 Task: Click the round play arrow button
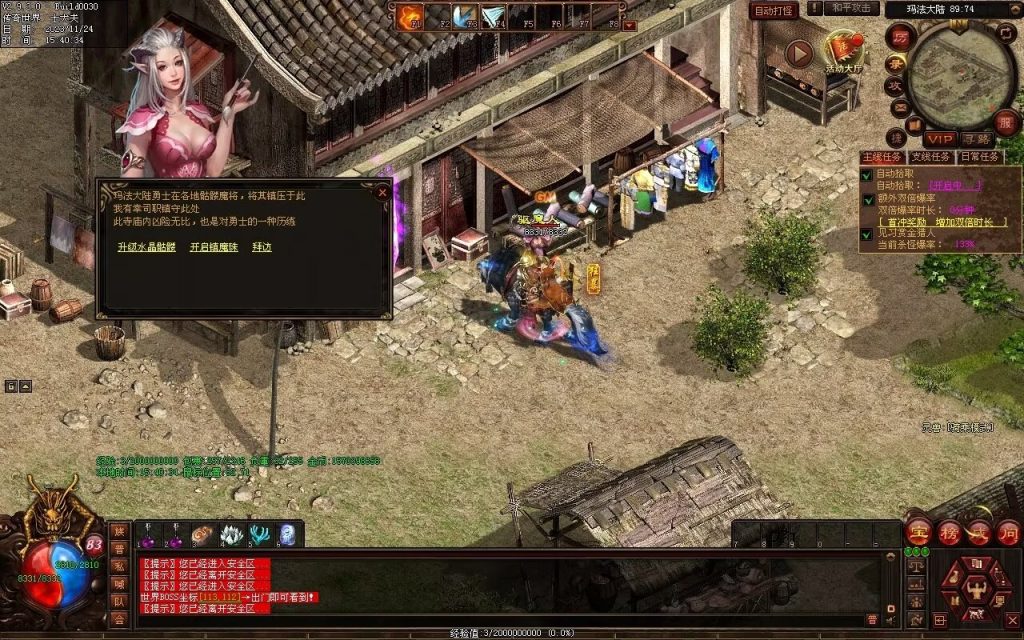point(798,53)
